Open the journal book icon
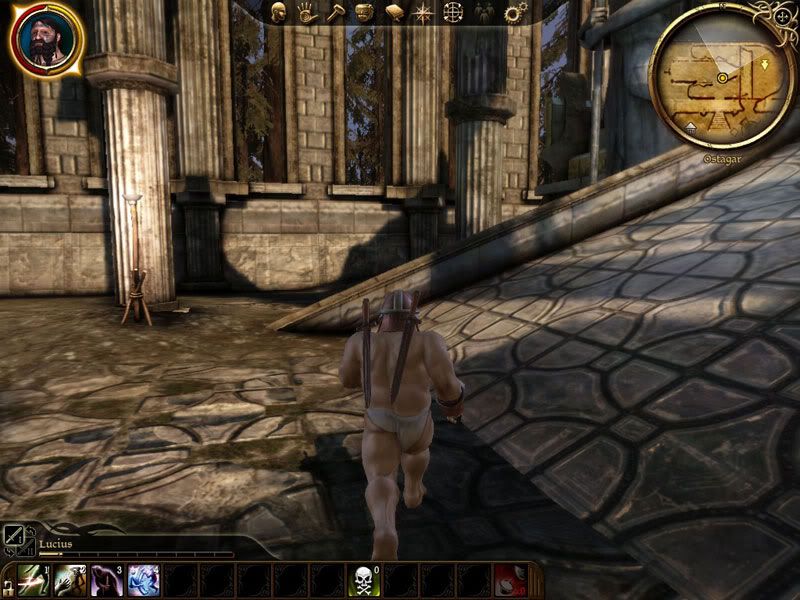800x600 pixels. tap(394, 13)
